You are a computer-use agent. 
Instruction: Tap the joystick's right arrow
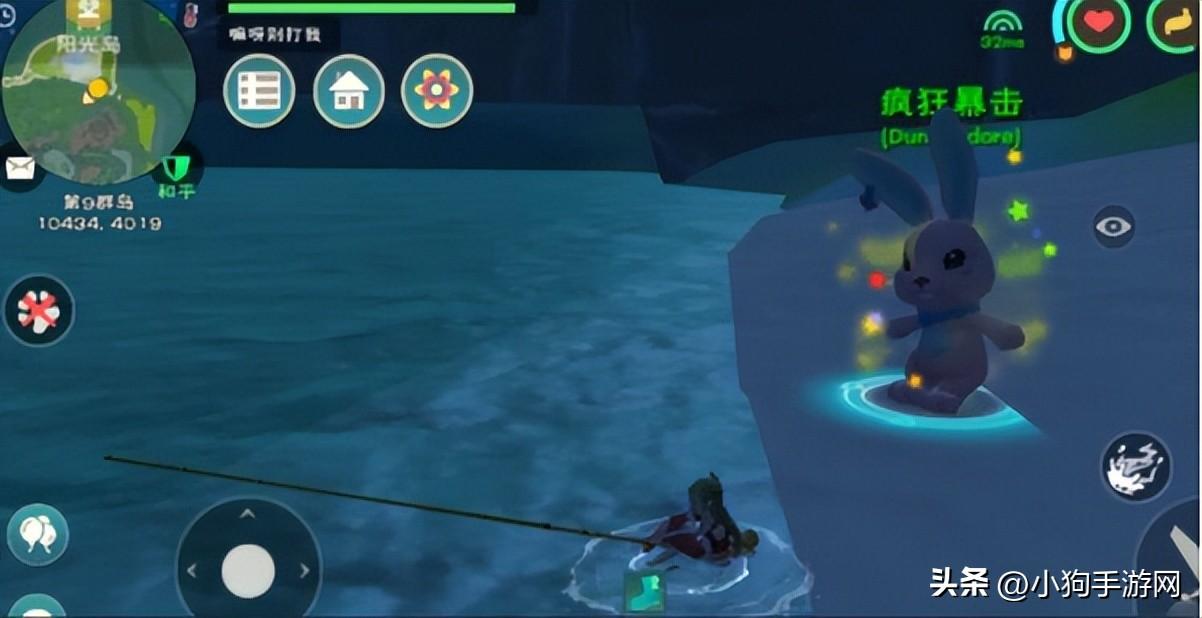click(303, 571)
